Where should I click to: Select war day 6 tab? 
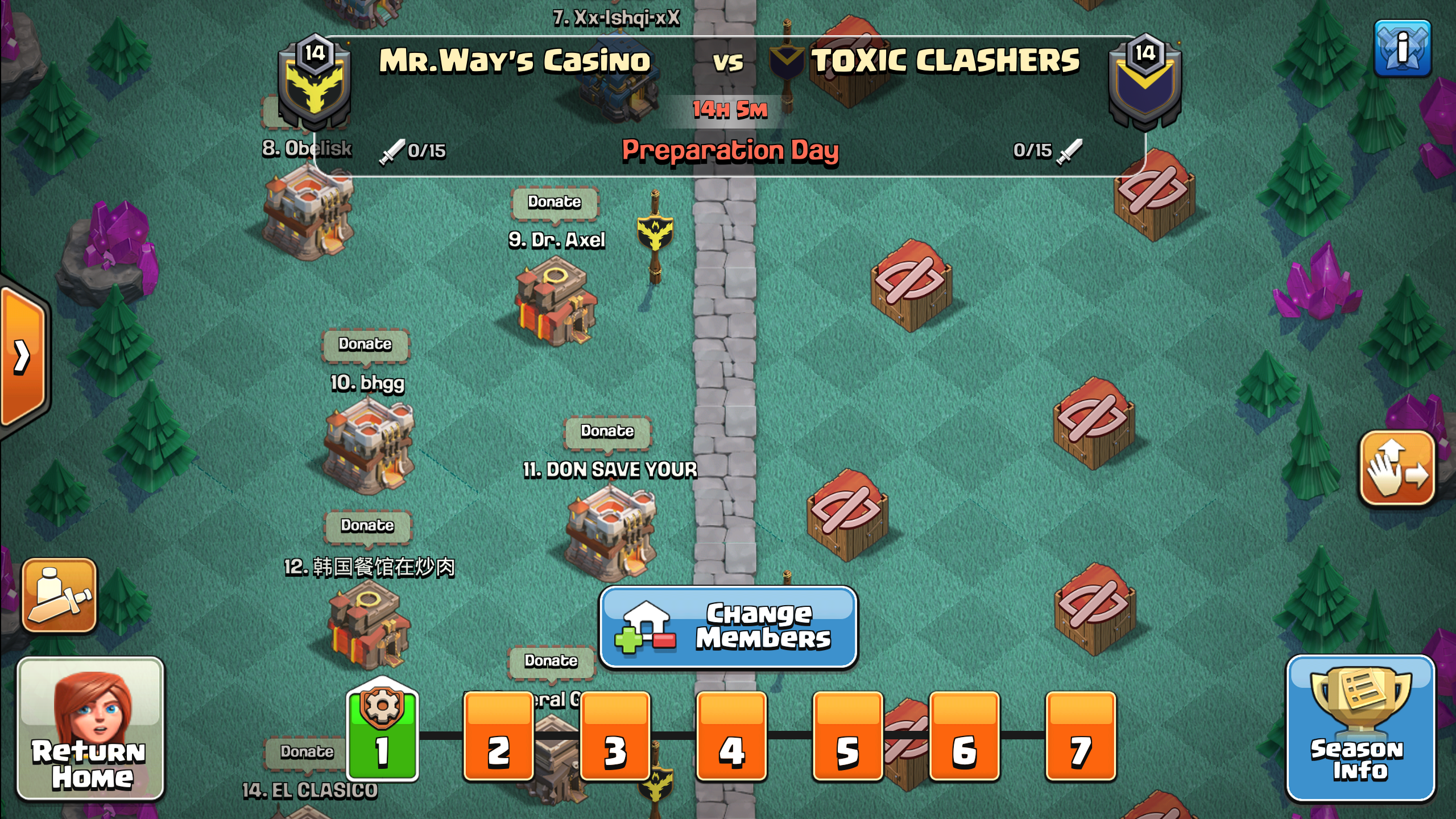pos(964,737)
